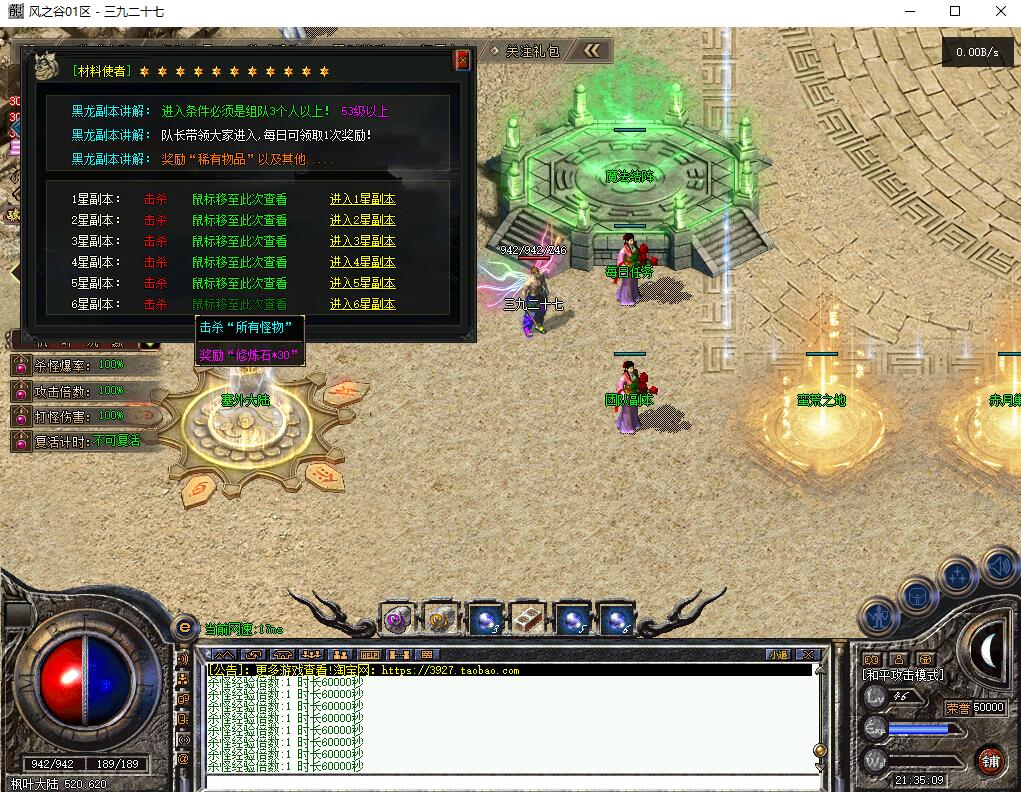Enter the 1-star dungeon (进入1星副本)
1021x792 pixels.
coord(362,199)
